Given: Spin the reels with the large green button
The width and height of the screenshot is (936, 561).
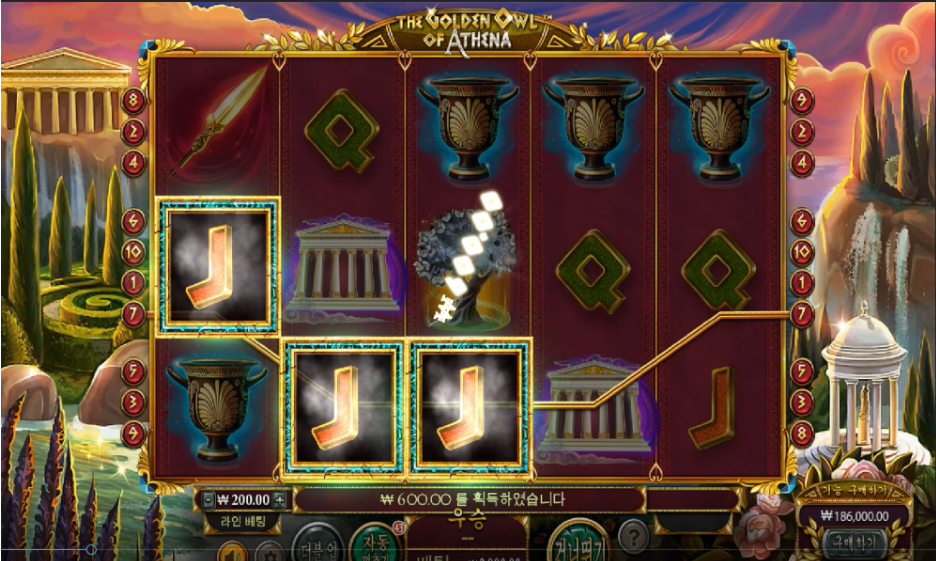Looking at the screenshot, I should 577,543.
